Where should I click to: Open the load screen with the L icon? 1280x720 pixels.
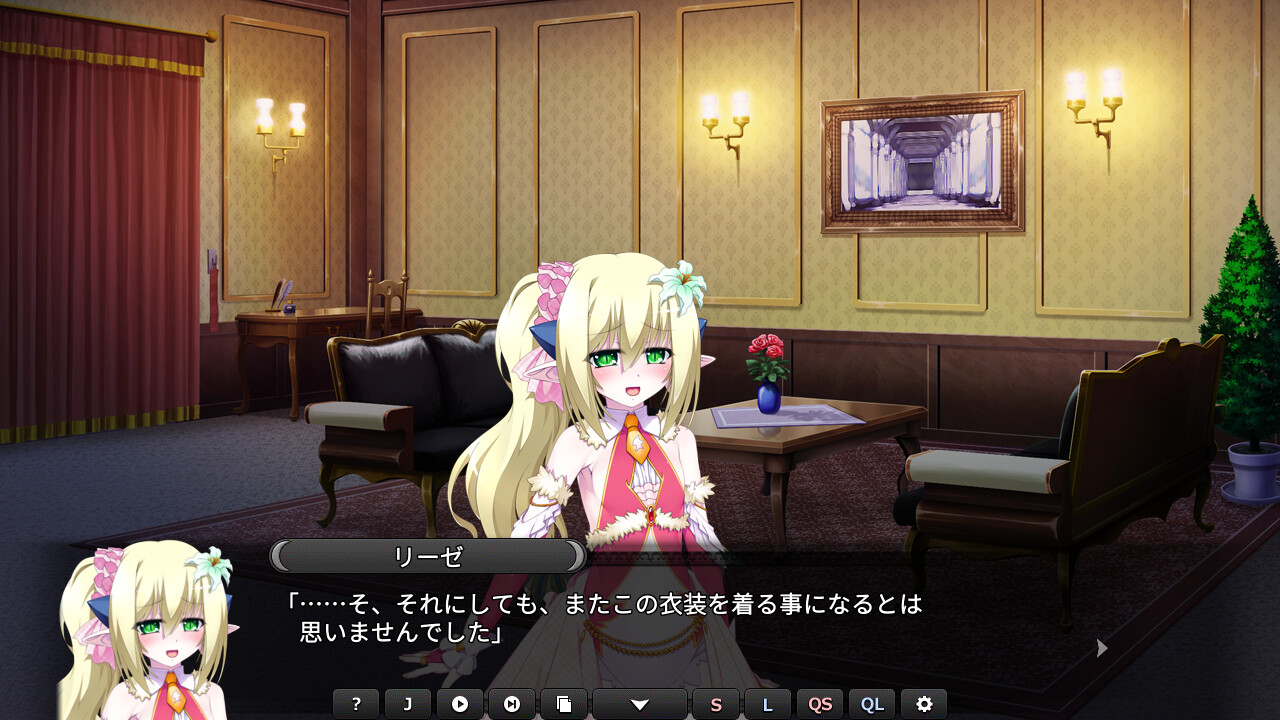pyautogui.click(x=768, y=704)
